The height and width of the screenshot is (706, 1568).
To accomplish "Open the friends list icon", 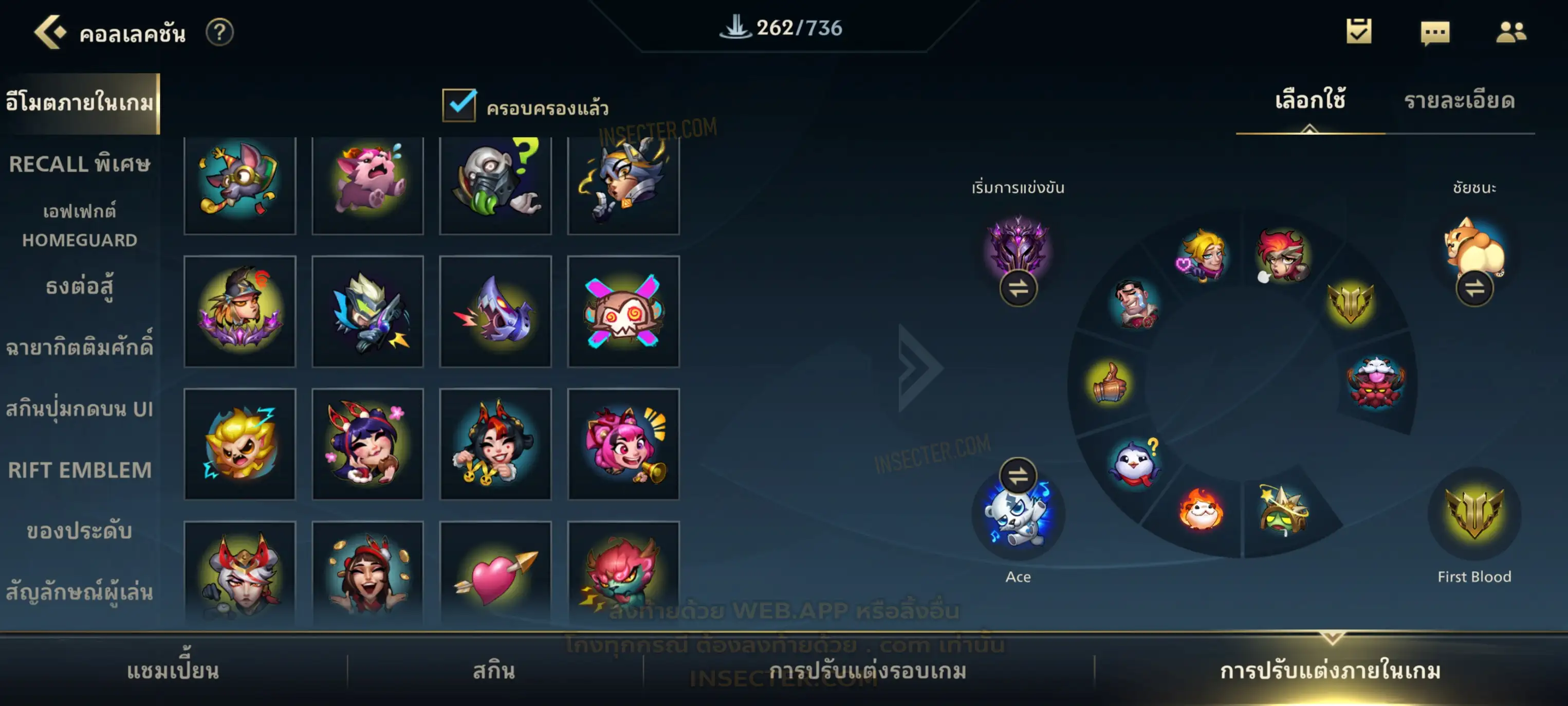I will [x=1510, y=32].
